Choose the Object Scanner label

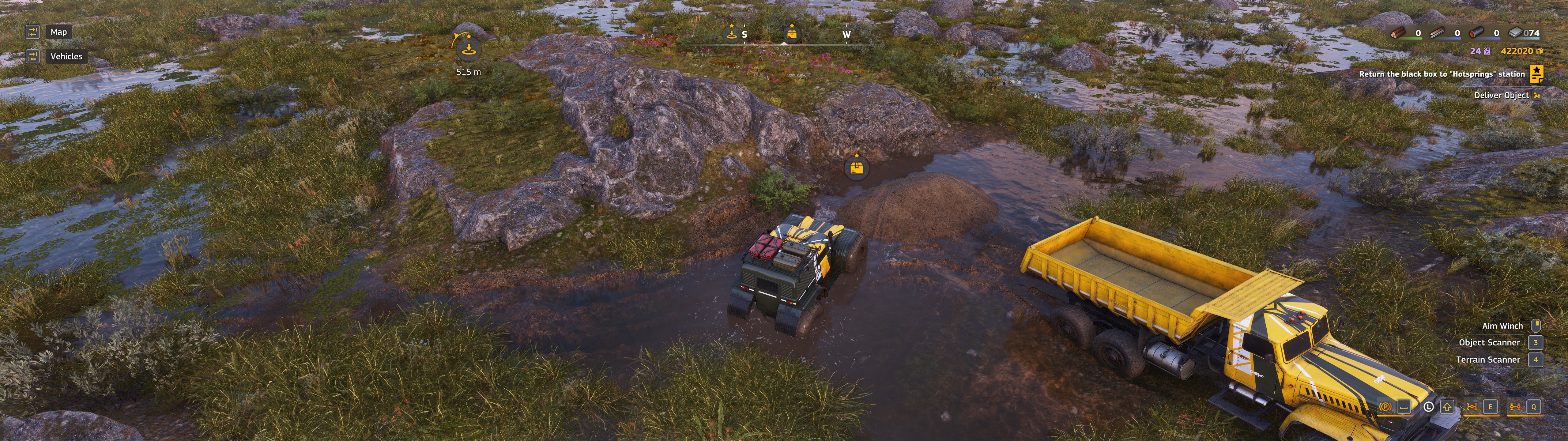coord(1489,342)
